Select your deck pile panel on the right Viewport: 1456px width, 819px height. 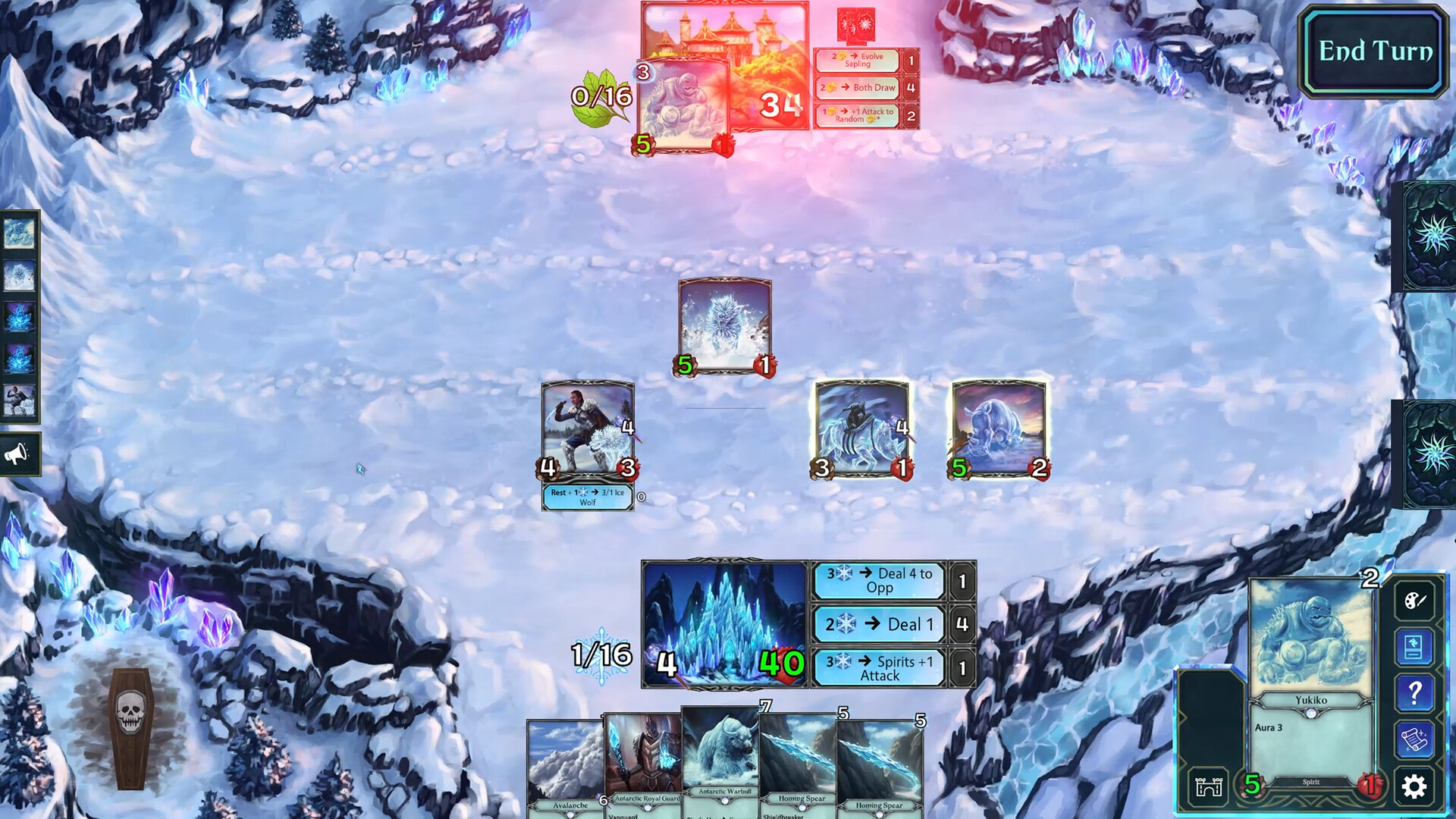(1429, 455)
